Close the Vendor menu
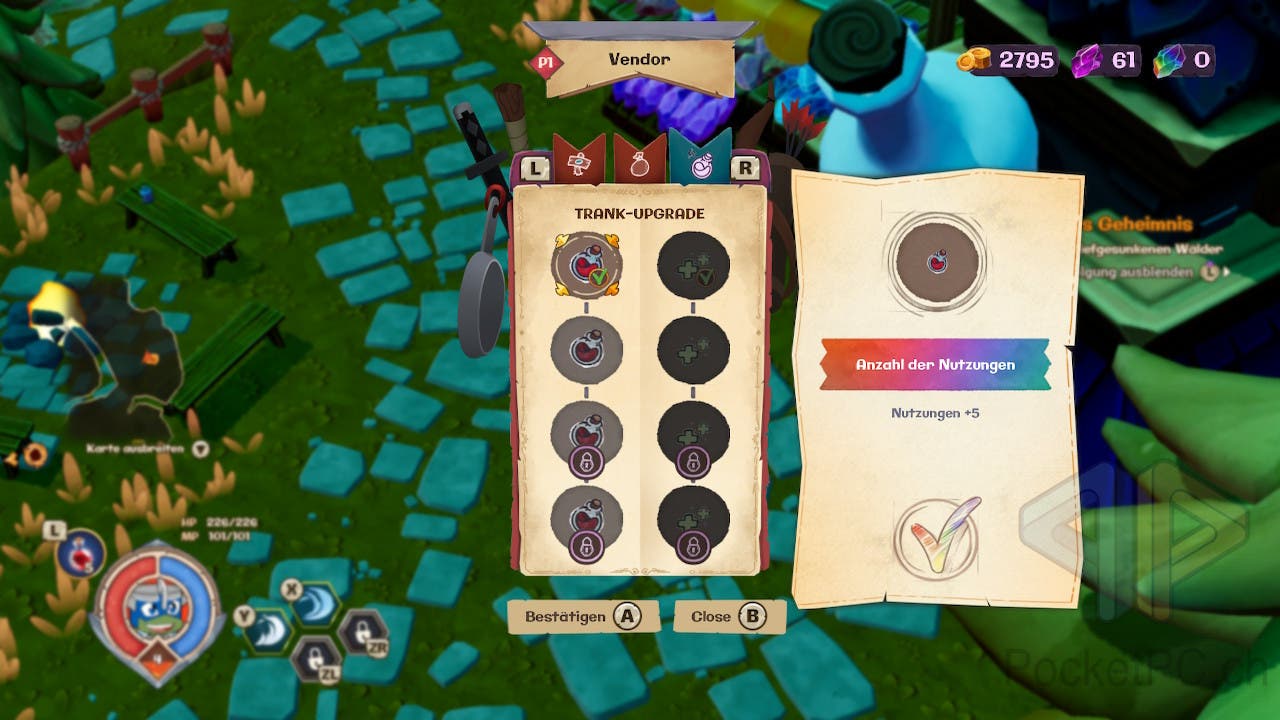1280x720 pixels. coord(729,616)
